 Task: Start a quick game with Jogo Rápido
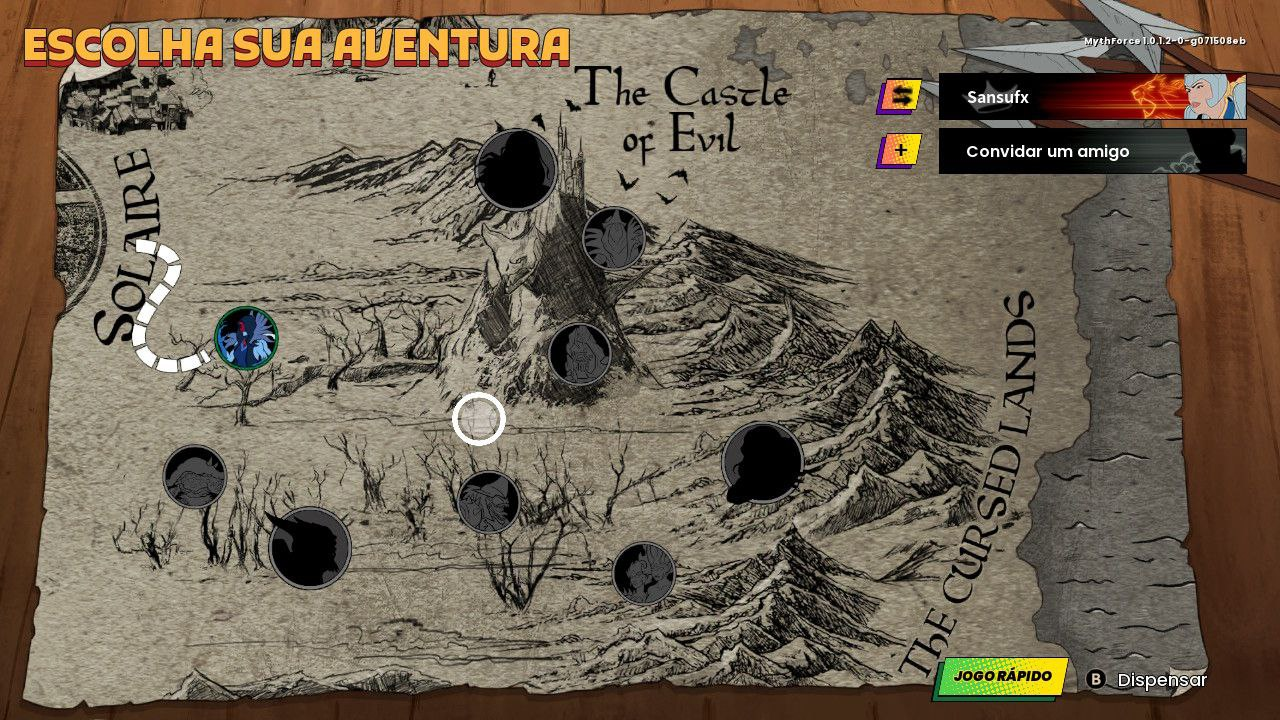[x=1001, y=677]
